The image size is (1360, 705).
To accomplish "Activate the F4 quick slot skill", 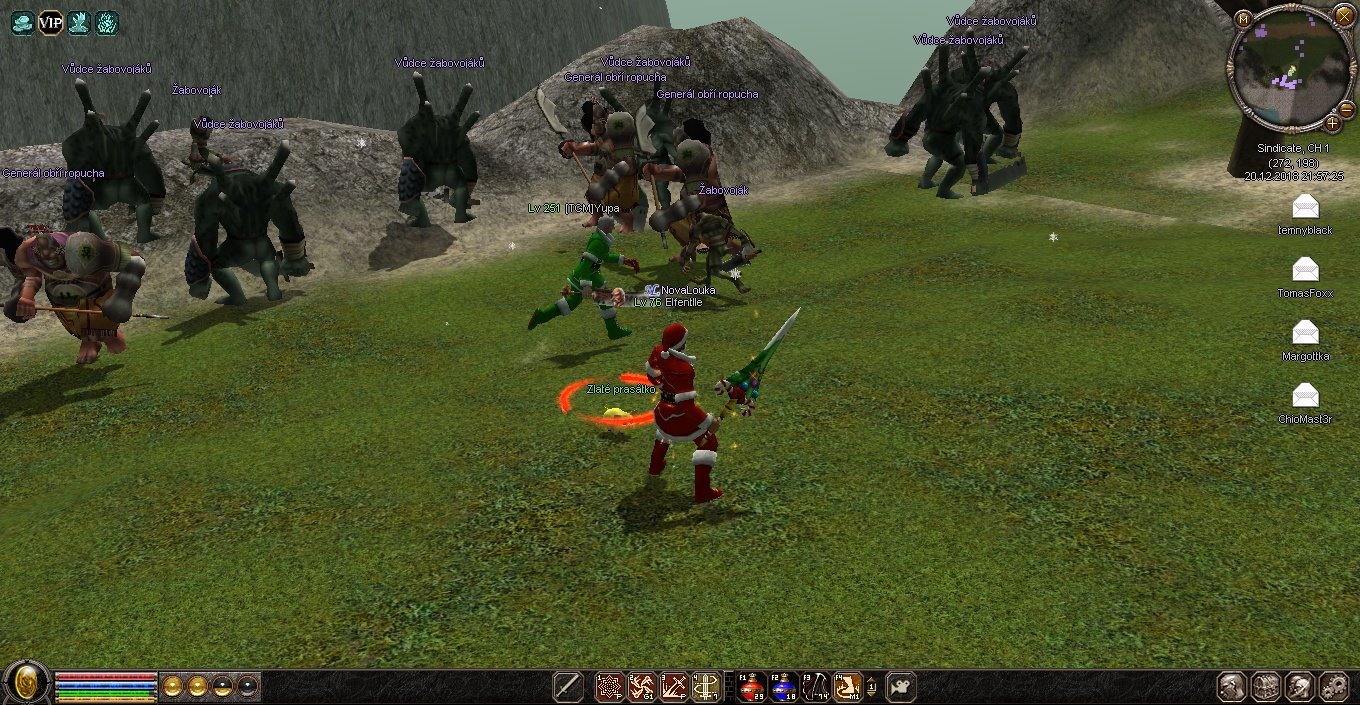I will tap(848, 687).
